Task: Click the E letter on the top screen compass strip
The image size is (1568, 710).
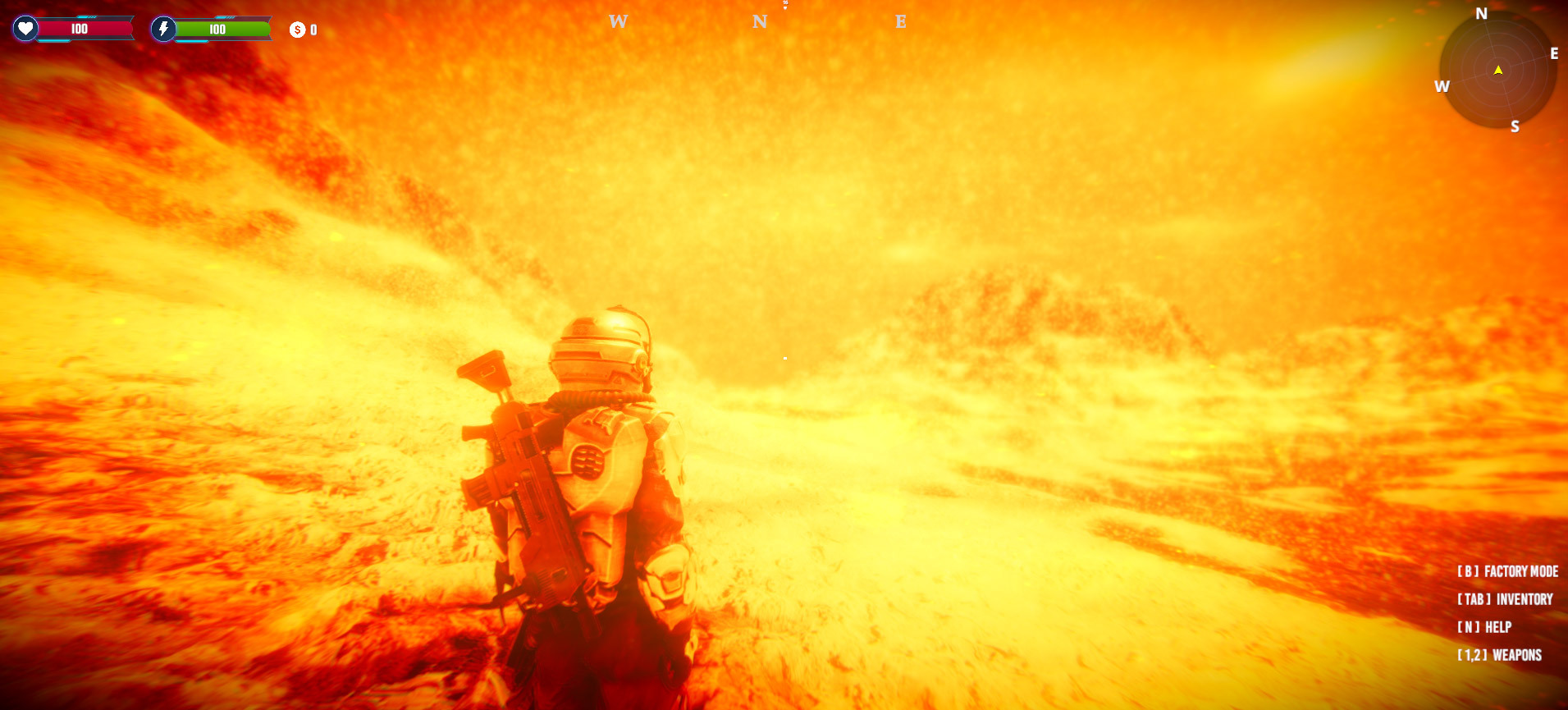Action: click(x=901, y=22)
